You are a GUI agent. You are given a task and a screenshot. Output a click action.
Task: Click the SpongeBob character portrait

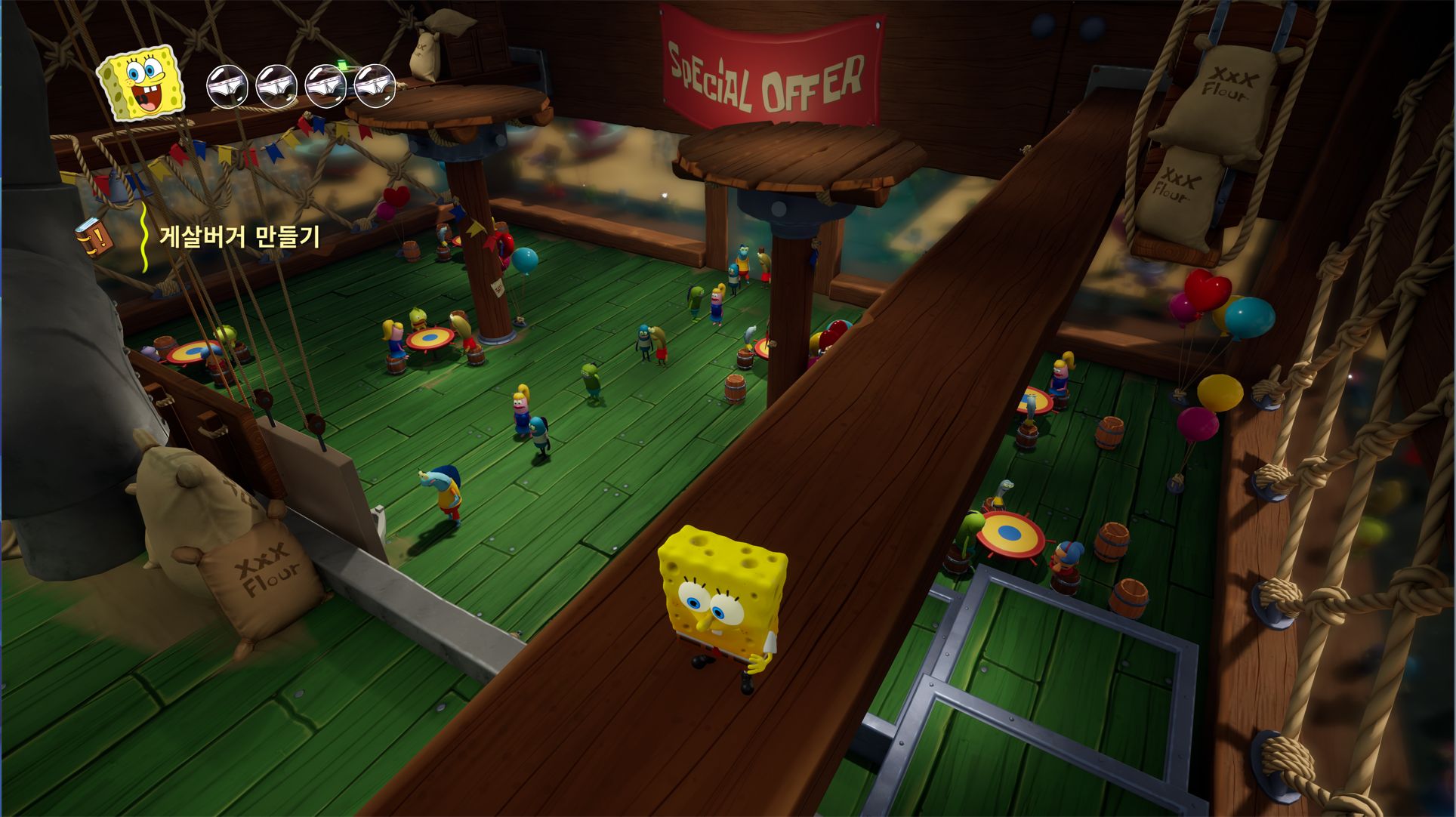pyautogui.click(x=142, y=83)
